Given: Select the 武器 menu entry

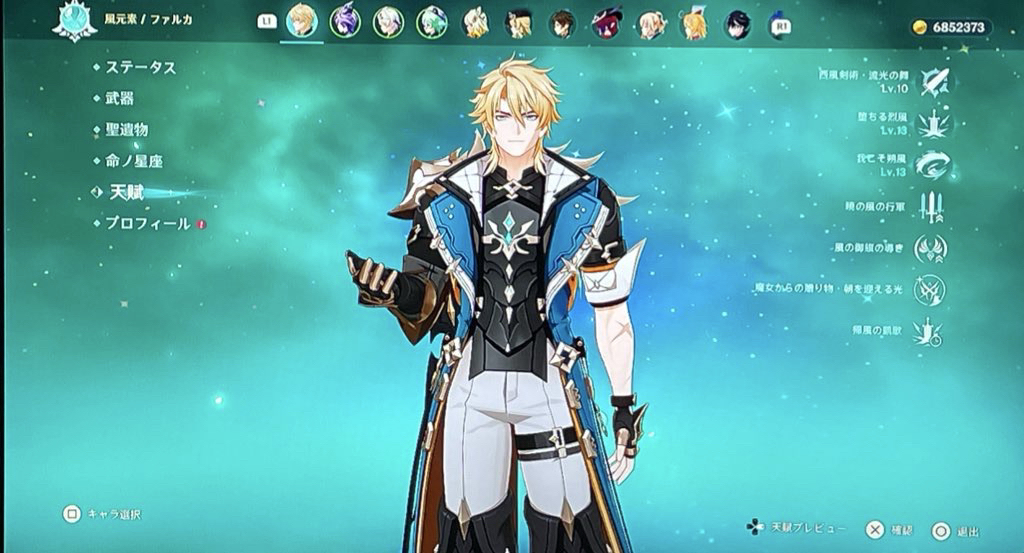Looking at the screenshot, I should (119, 98).
